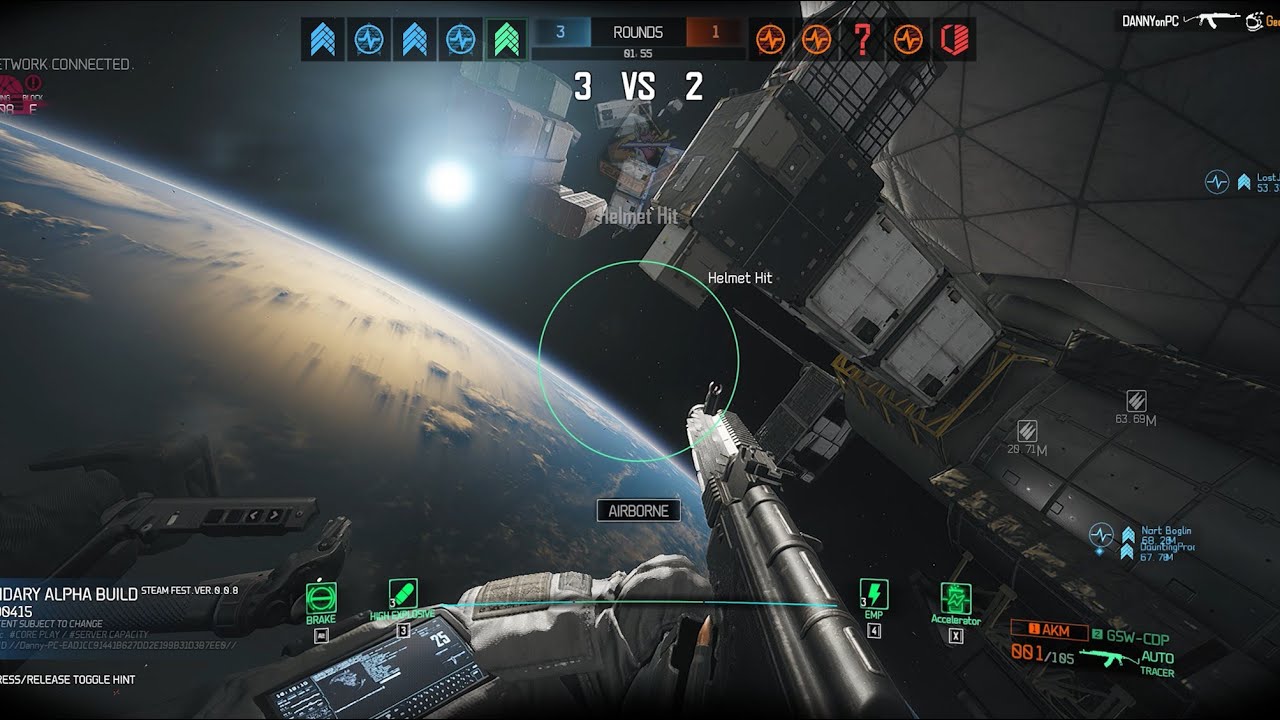Select the red question mark enemy icon
The image size is (1280, 720).
click(x=861, y=40)
